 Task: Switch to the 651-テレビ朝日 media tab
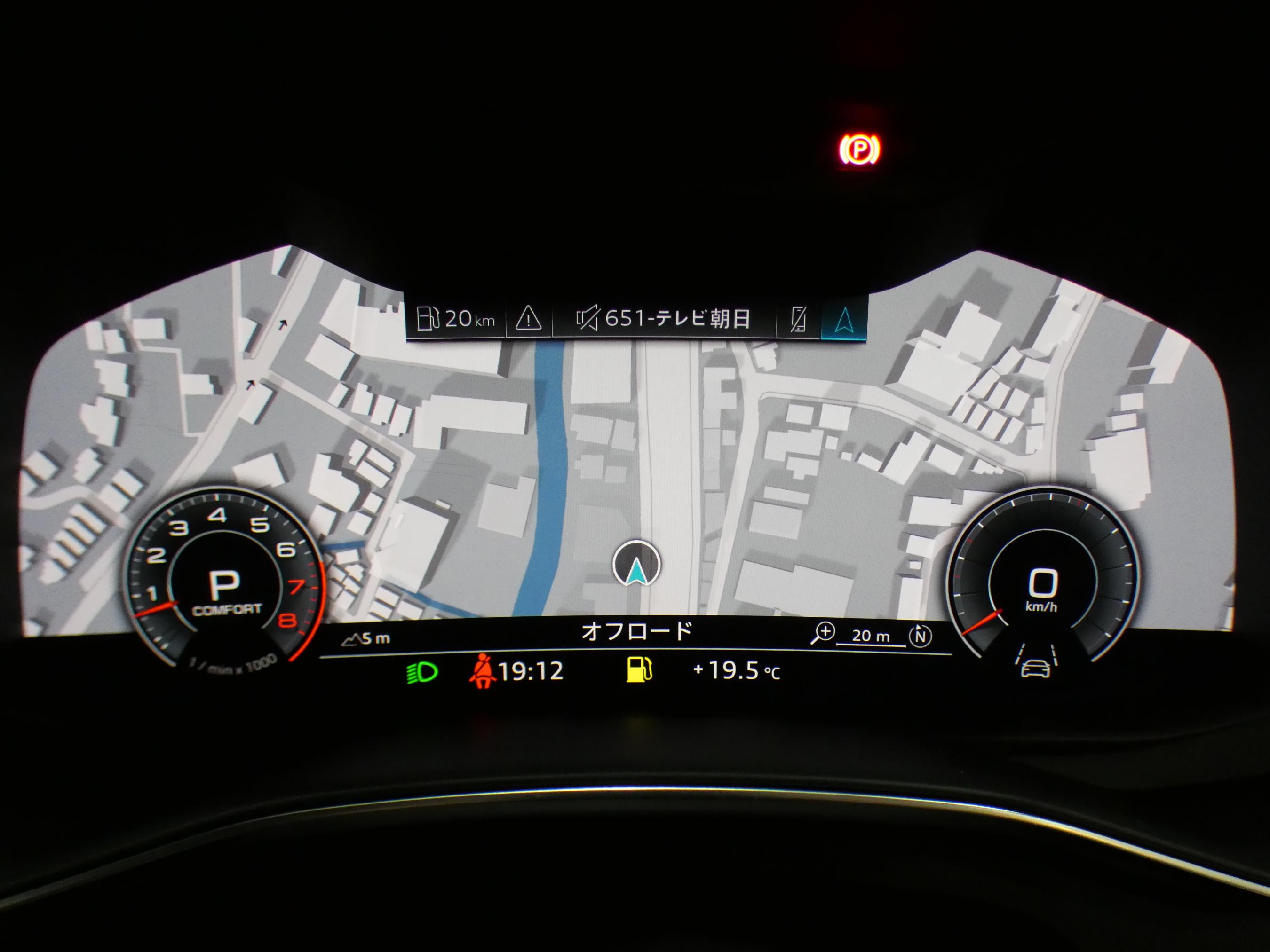pos(663,319)
